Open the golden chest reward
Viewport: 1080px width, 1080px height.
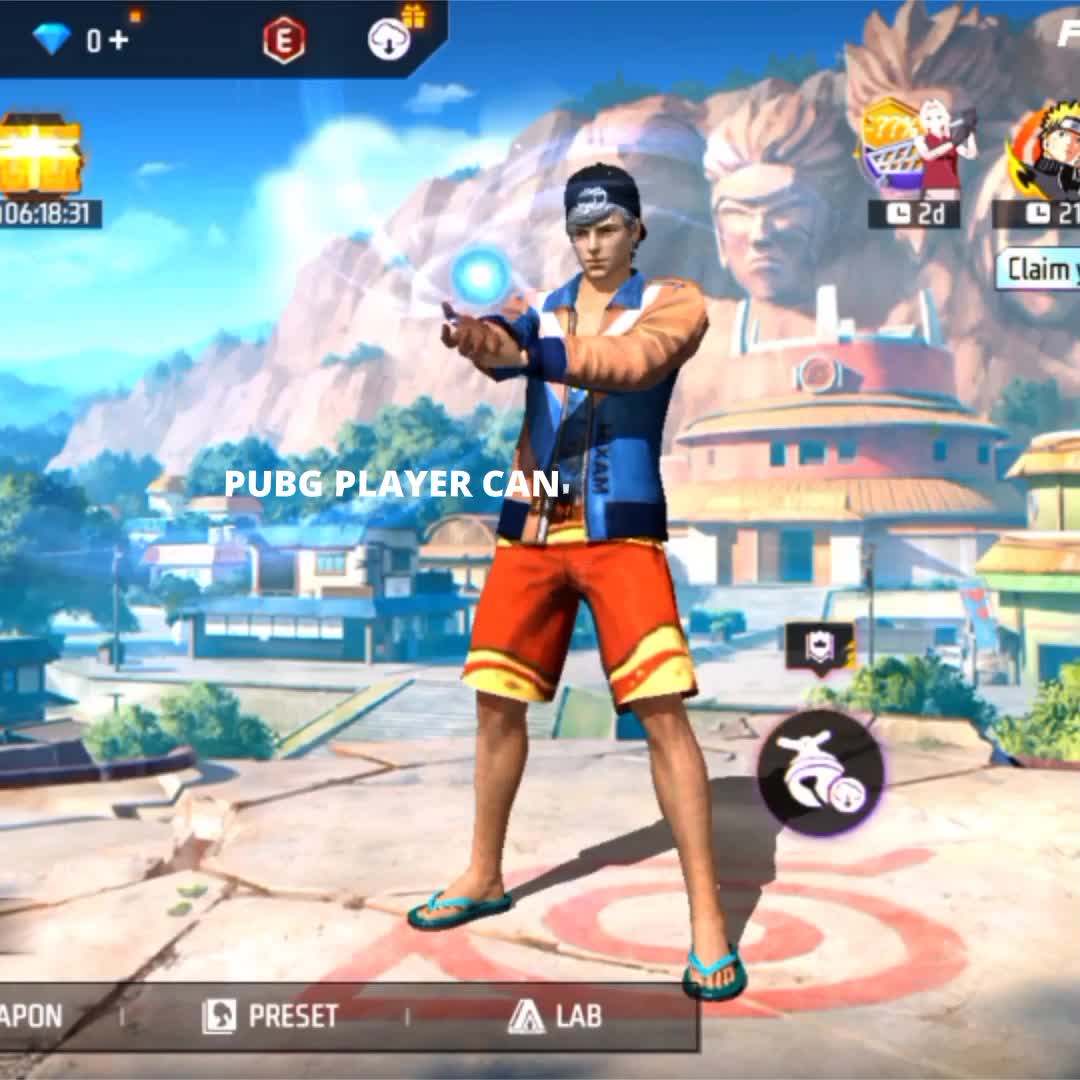coord(39,155)
